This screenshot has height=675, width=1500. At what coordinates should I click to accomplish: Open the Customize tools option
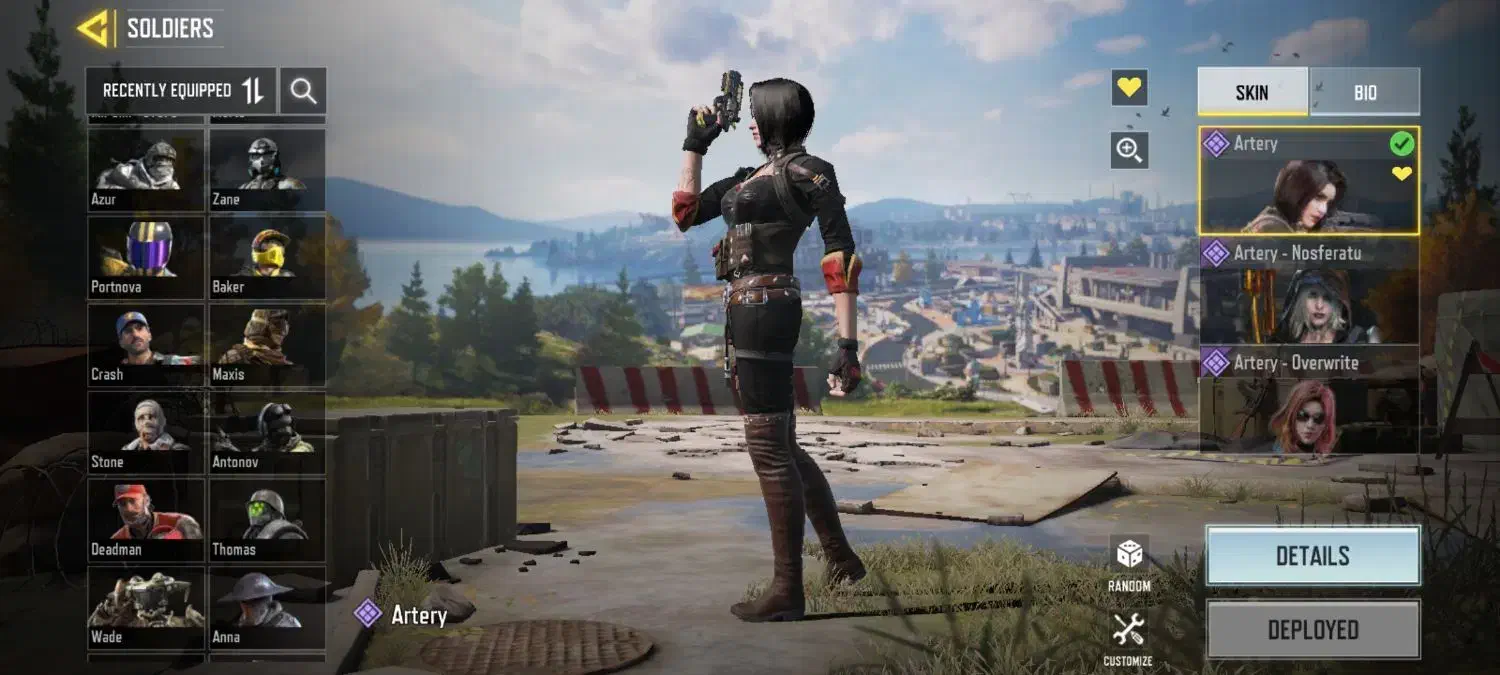[x=1128, y=639]
